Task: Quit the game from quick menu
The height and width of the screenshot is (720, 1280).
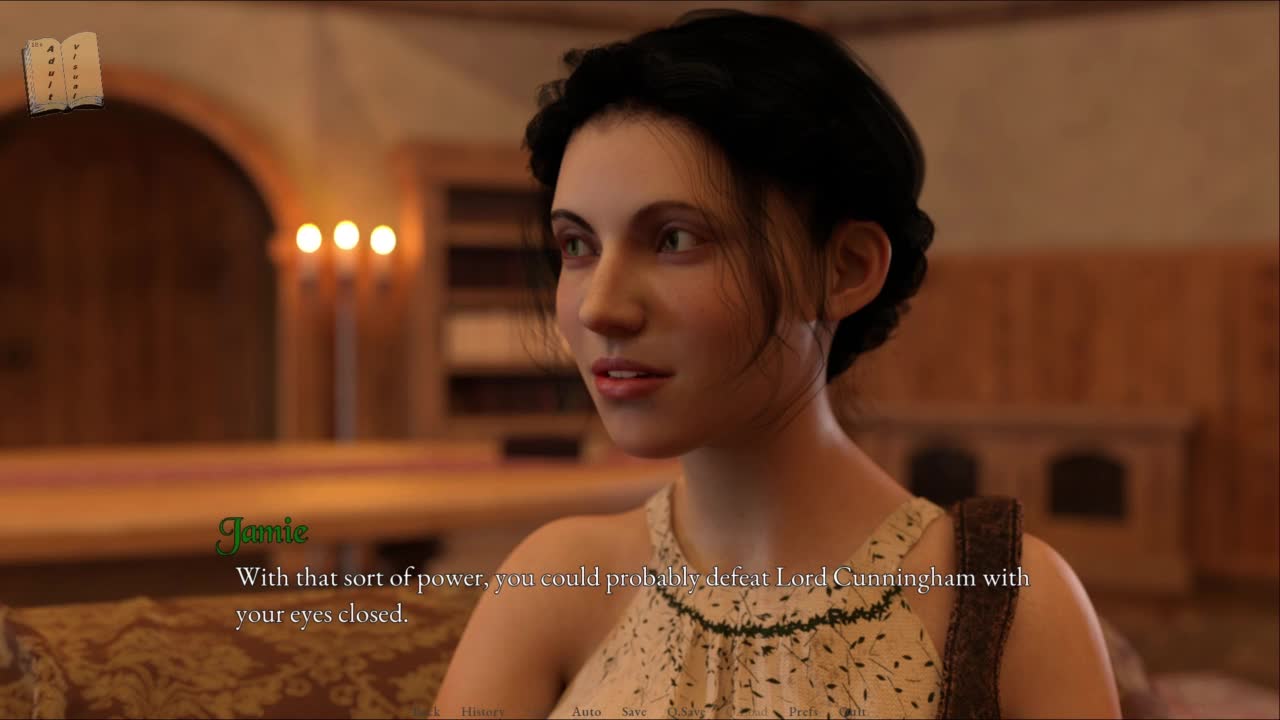Action: point(852,711)
